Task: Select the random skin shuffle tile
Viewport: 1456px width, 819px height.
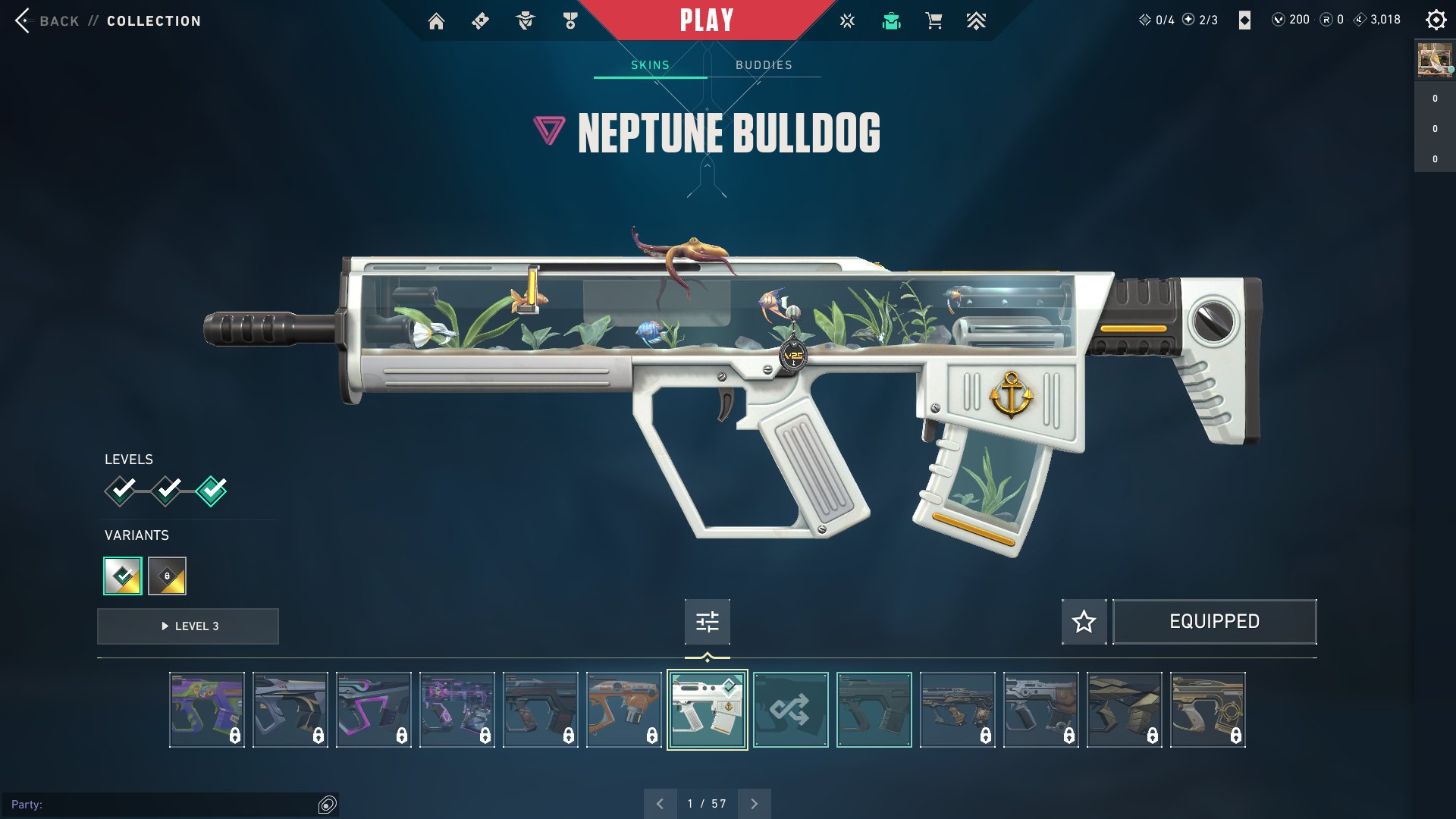Action: 791,709
